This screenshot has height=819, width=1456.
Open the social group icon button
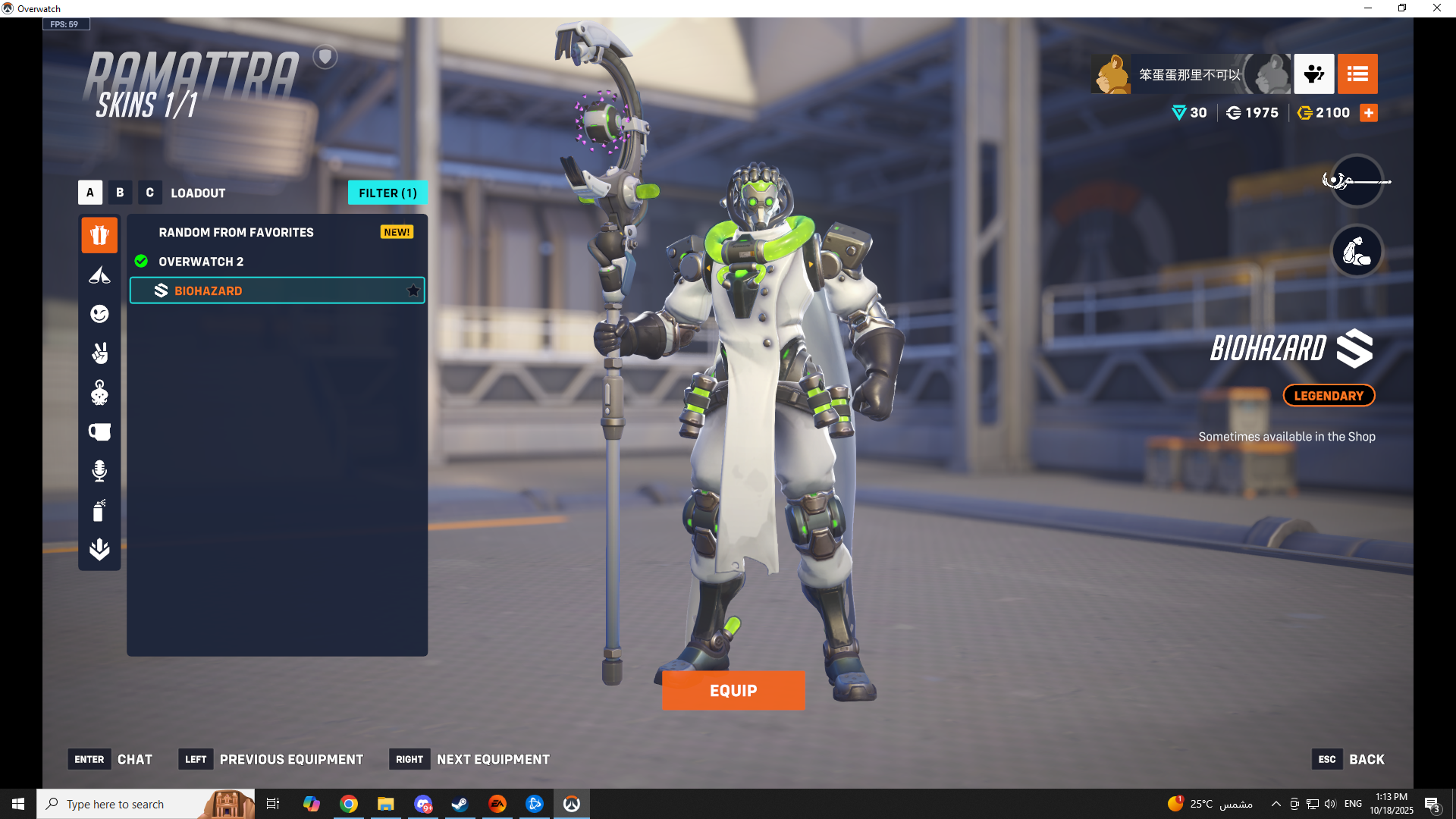click(x=1314, y=74)
